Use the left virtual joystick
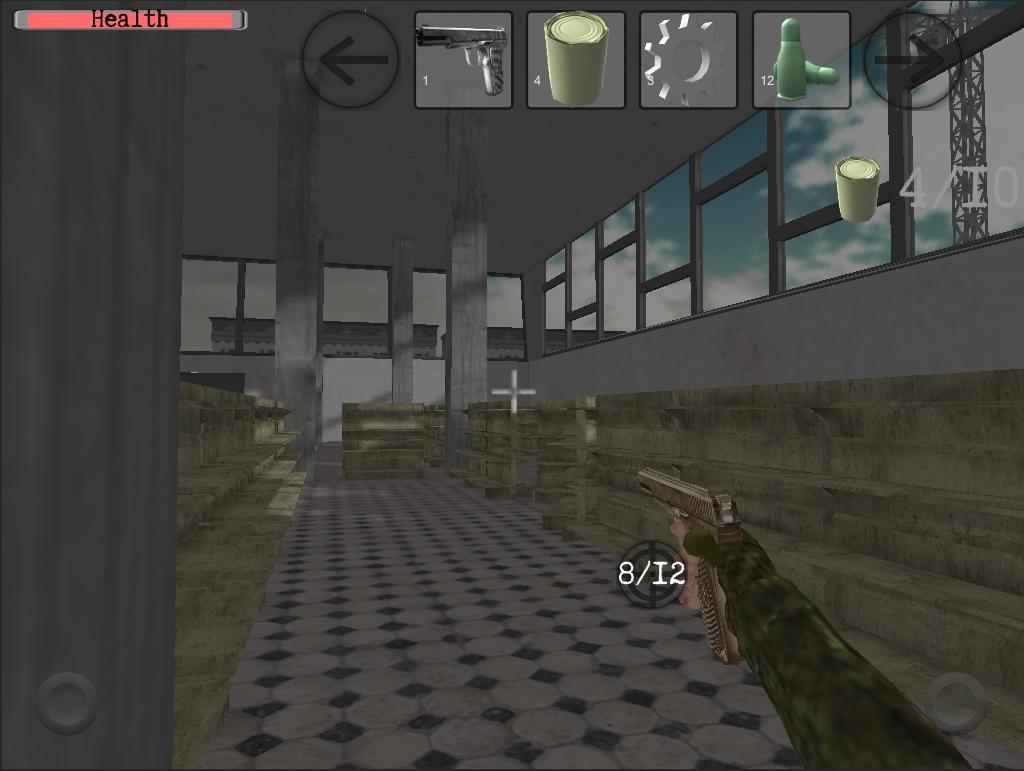This screenshot has width=1024, height=771. pyautogui.click(x=67, y=702)
